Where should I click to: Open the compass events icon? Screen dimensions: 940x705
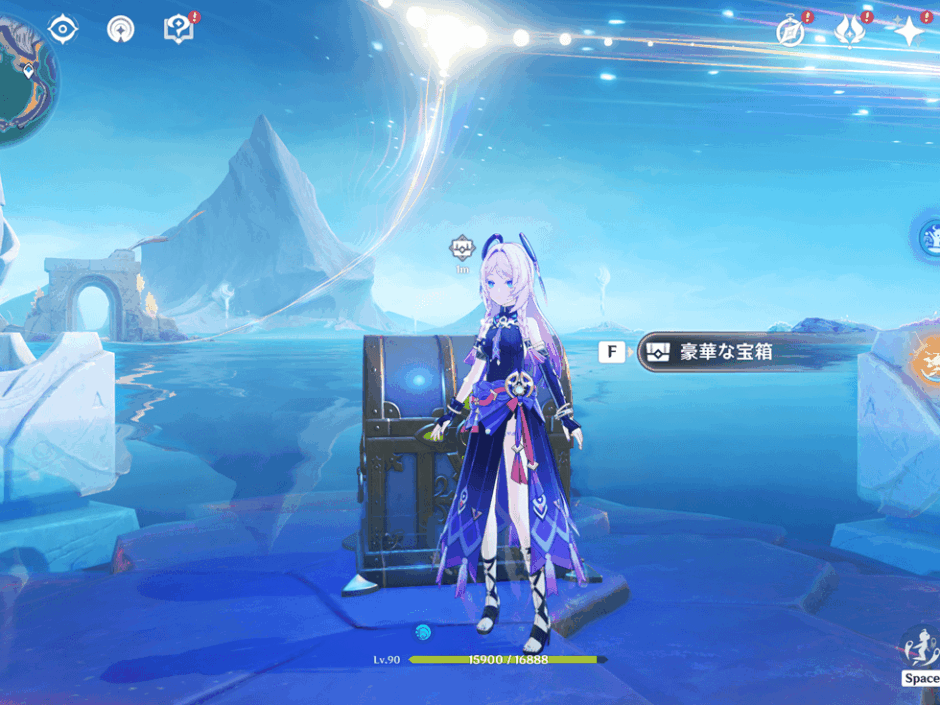point(791,32)
